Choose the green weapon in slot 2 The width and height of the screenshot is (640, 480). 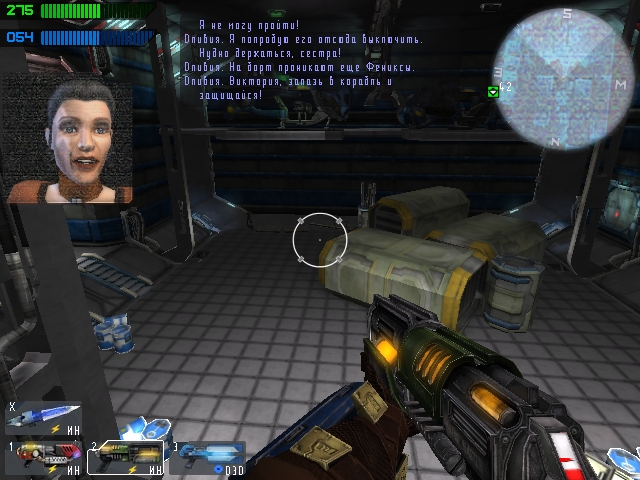pyautogui.click(x=125, y=456)
